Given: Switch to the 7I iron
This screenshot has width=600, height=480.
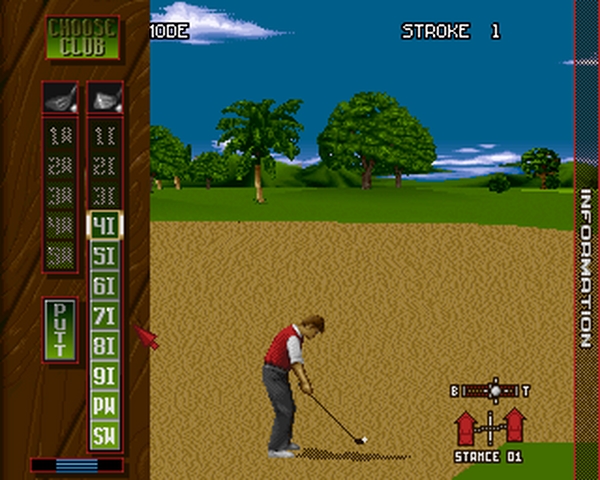Looking at the screenshot, I should click(105, 316).
